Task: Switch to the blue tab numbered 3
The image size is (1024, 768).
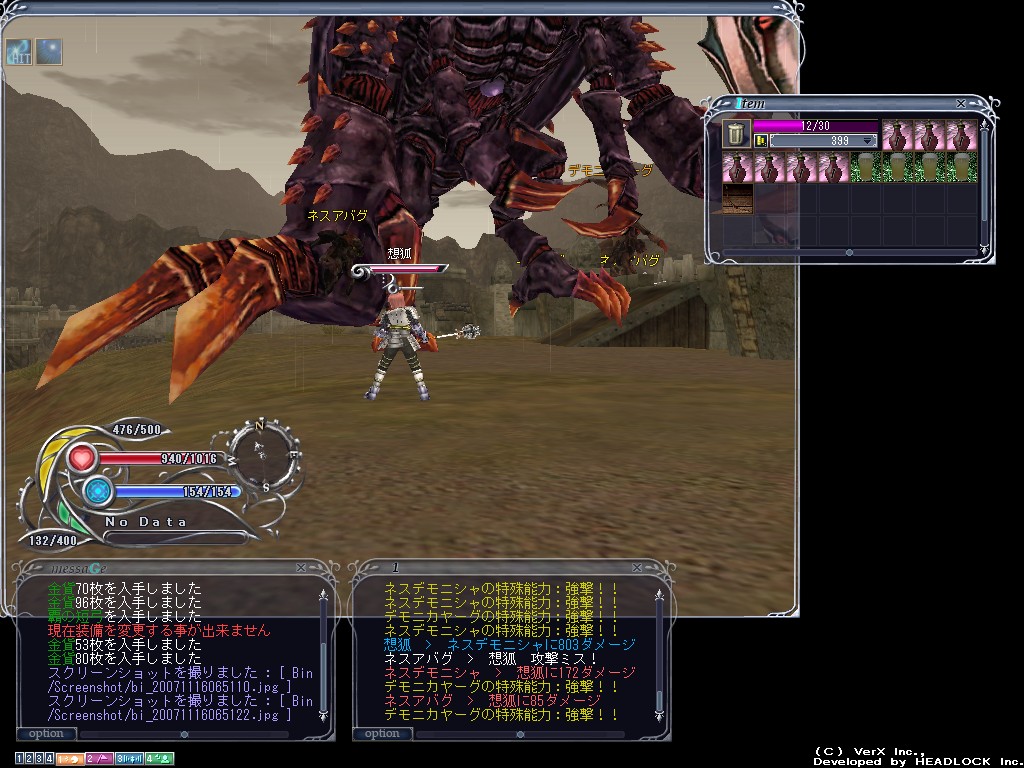Action: [129, 759]
